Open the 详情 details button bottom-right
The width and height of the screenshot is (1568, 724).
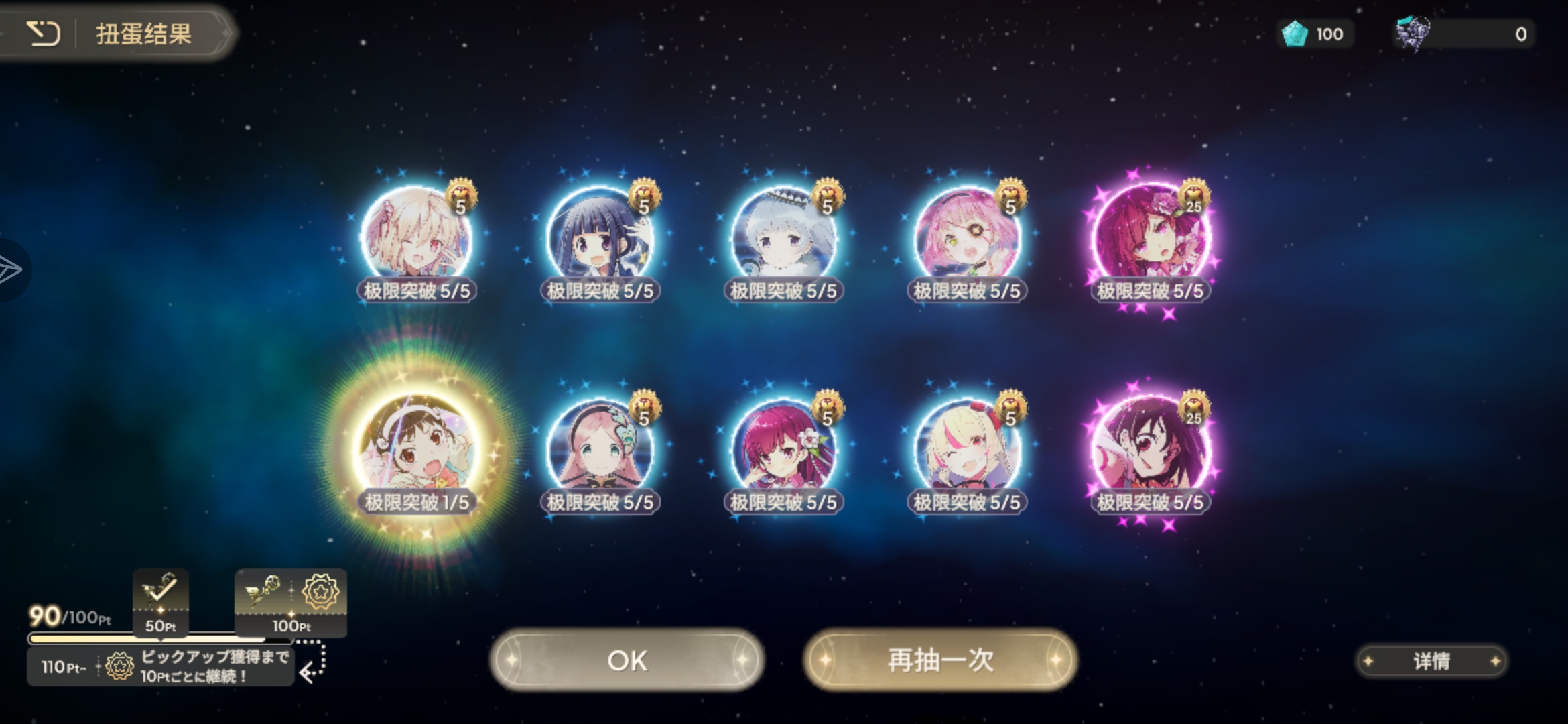(1431, 661)
